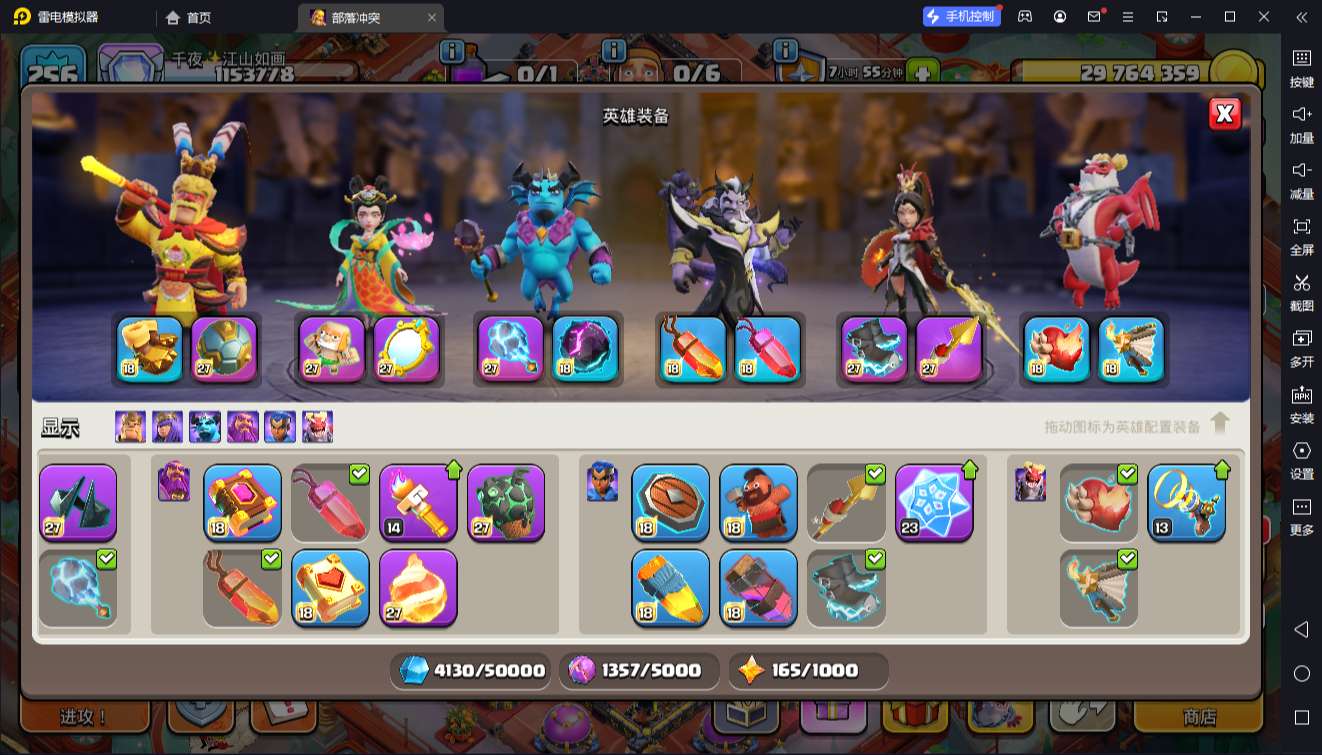The height and width of the screenshot is (755, 1322).
Task: Select the equipped mirror equipment slot
Action: pyautogui.click(x=407, y=350)
